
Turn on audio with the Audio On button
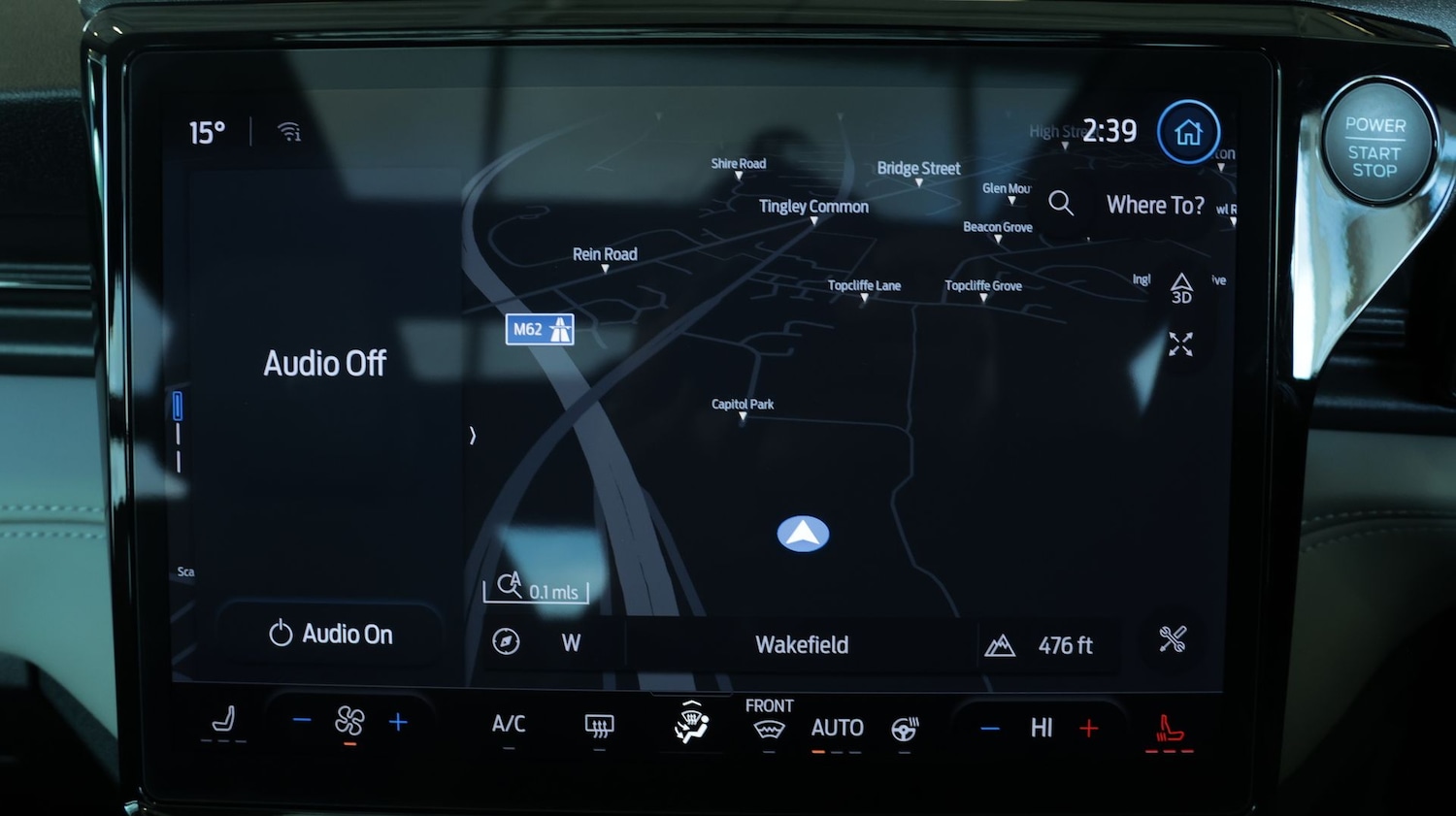coord(330,635)
